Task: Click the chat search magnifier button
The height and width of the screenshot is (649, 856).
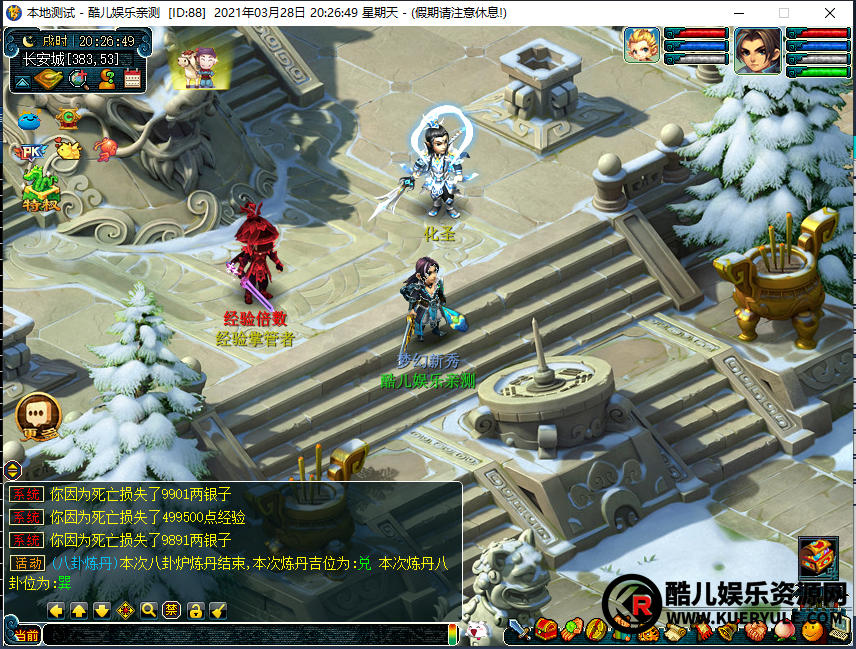Action: [149, 610]
